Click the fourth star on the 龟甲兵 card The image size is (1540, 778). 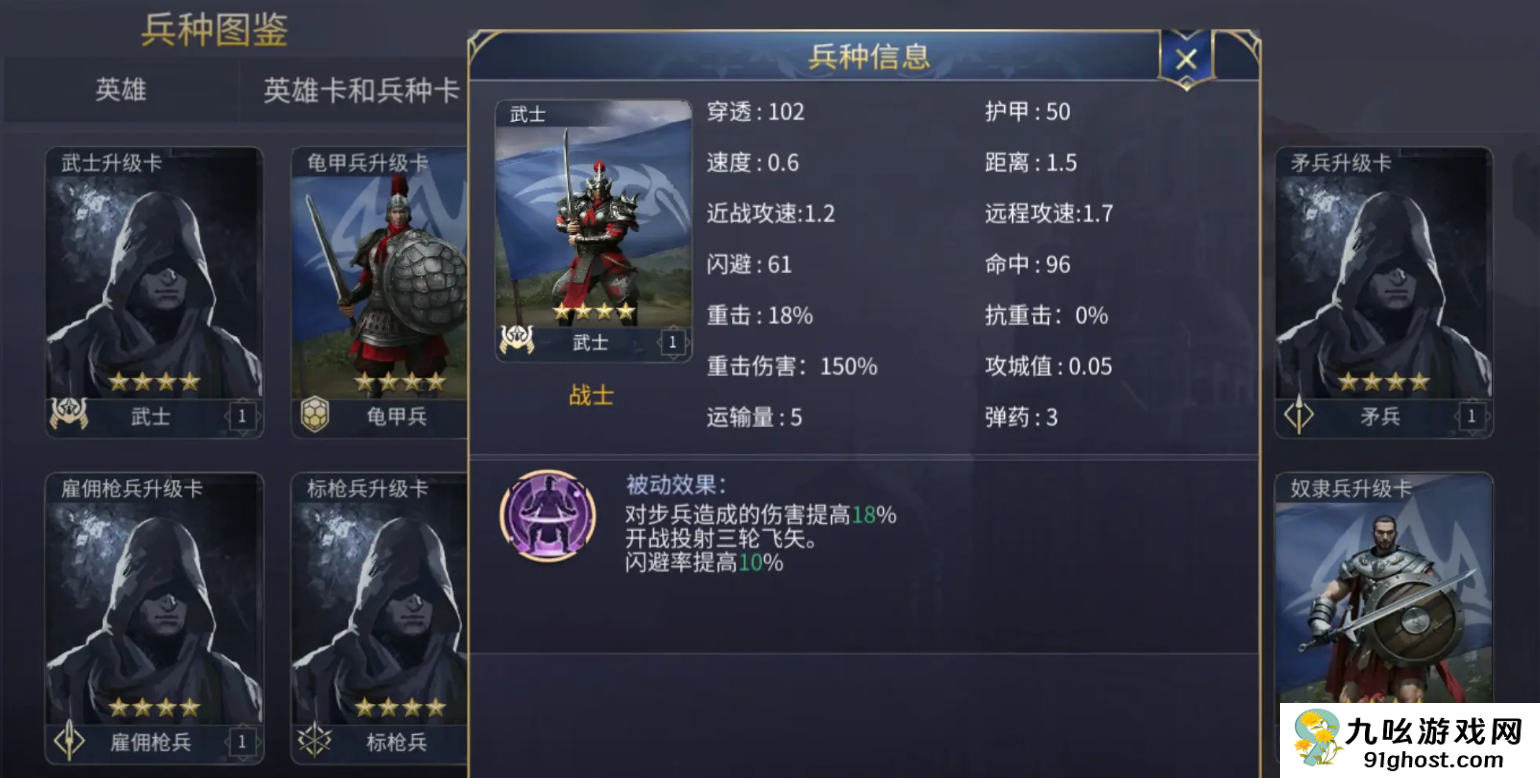pos(438,380)
